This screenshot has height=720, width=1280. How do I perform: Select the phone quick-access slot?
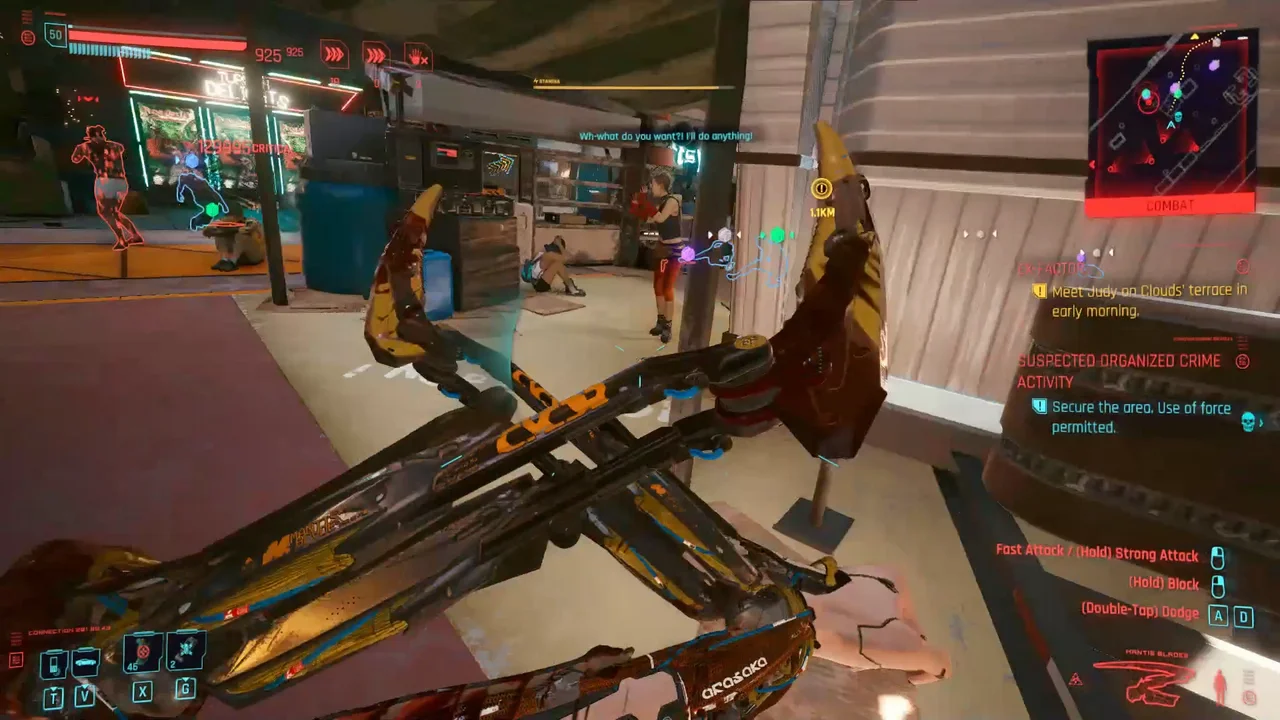[54, 663]
